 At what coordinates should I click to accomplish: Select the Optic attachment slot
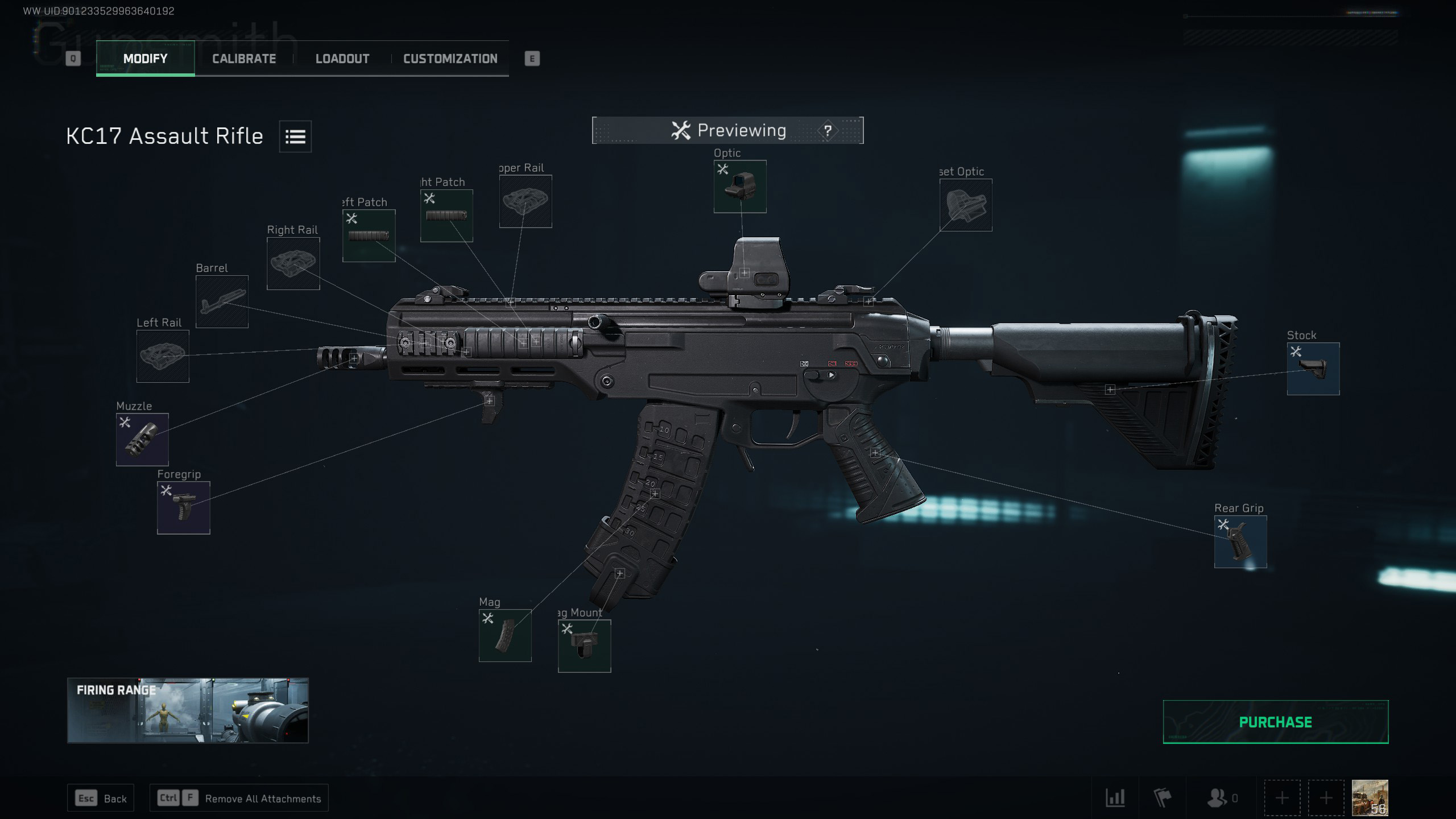740,187
